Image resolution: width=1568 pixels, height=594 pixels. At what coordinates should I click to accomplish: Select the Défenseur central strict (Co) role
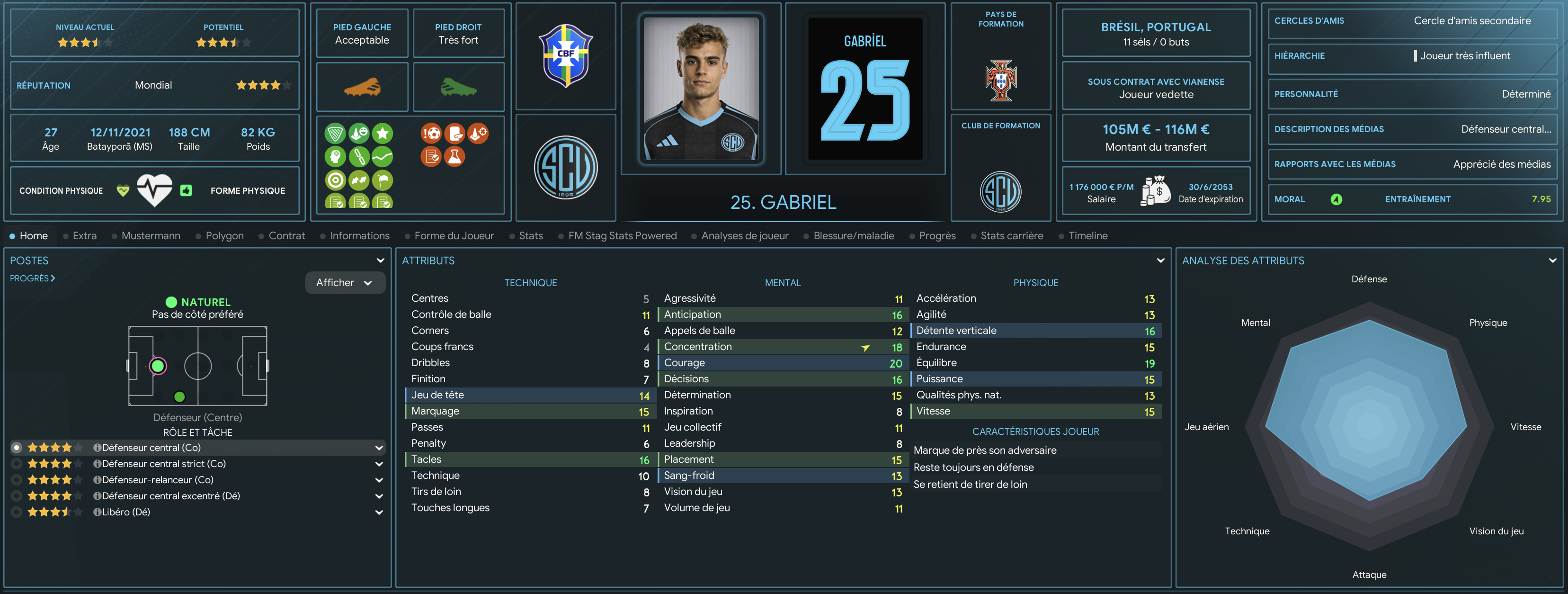pyautogui.click(x=163, y=464)
